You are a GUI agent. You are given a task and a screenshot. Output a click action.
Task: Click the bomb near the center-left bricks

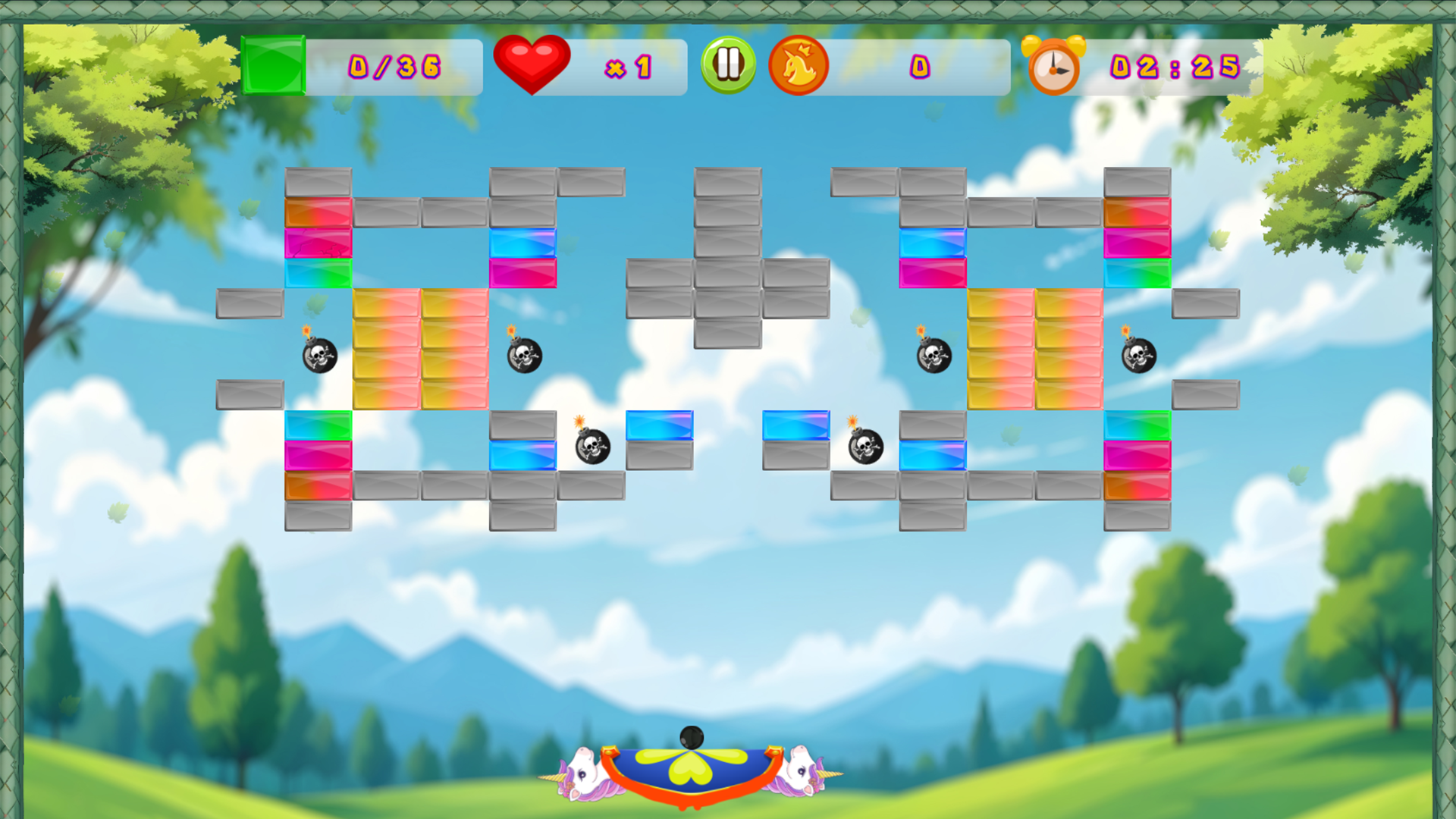523,355
